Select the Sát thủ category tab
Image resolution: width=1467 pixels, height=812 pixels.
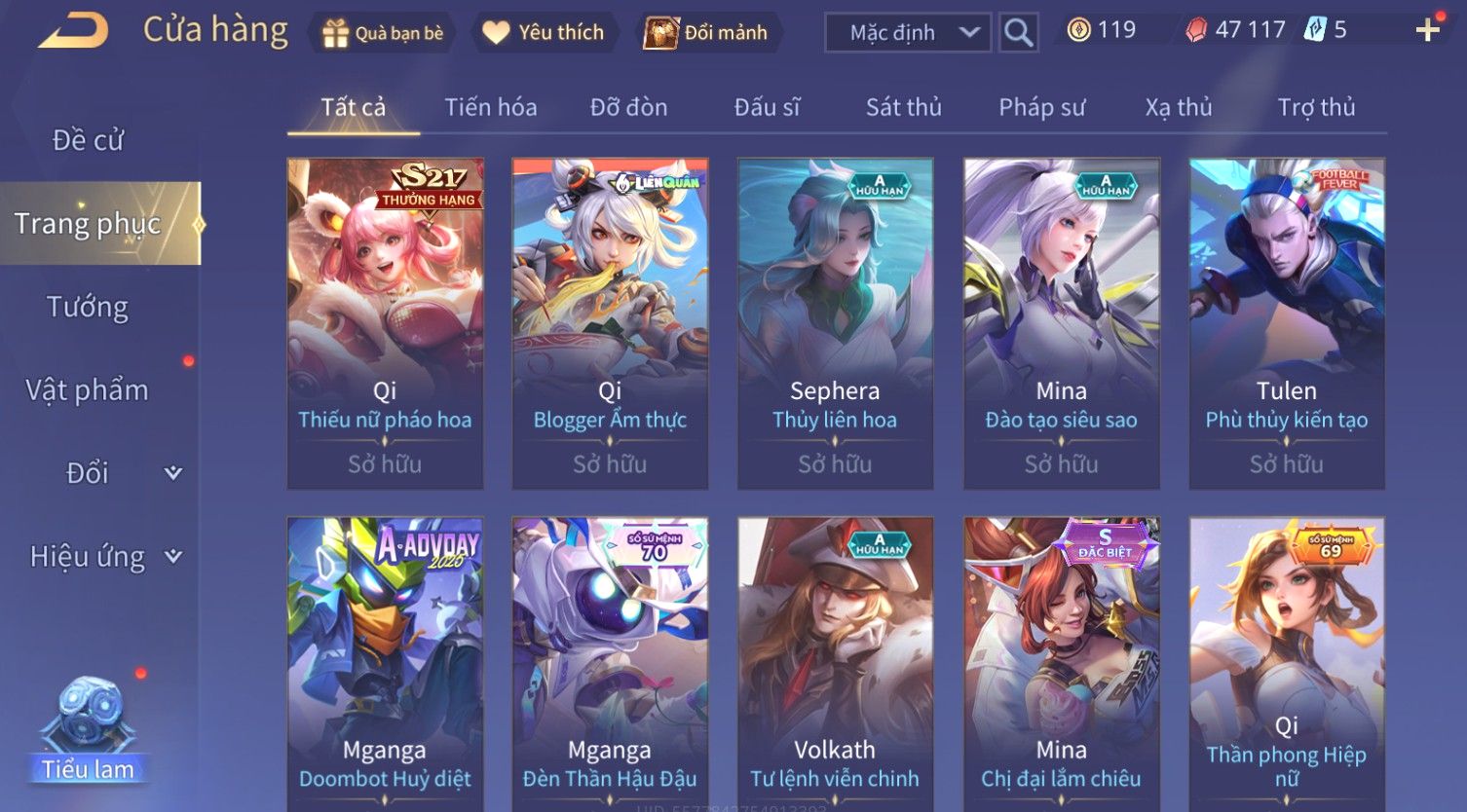pyautogui.click(x=903, y=107)
